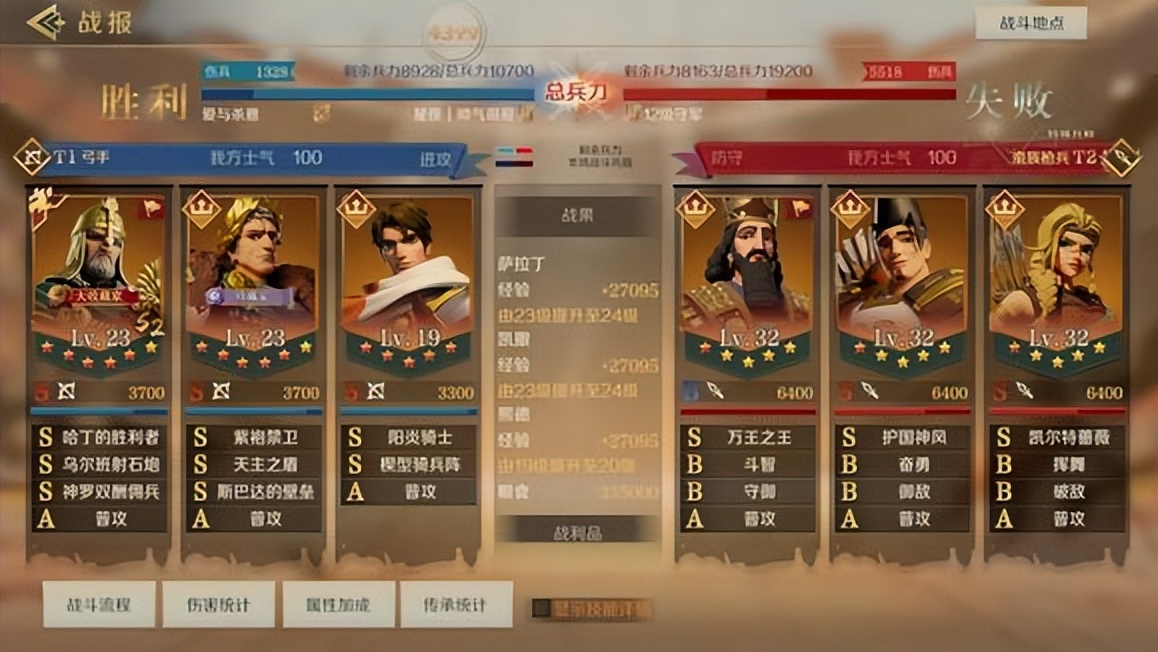The image size is (1158, 652).
Task: Open 传承统计 inheritance statistics
Action: (456, 604)
